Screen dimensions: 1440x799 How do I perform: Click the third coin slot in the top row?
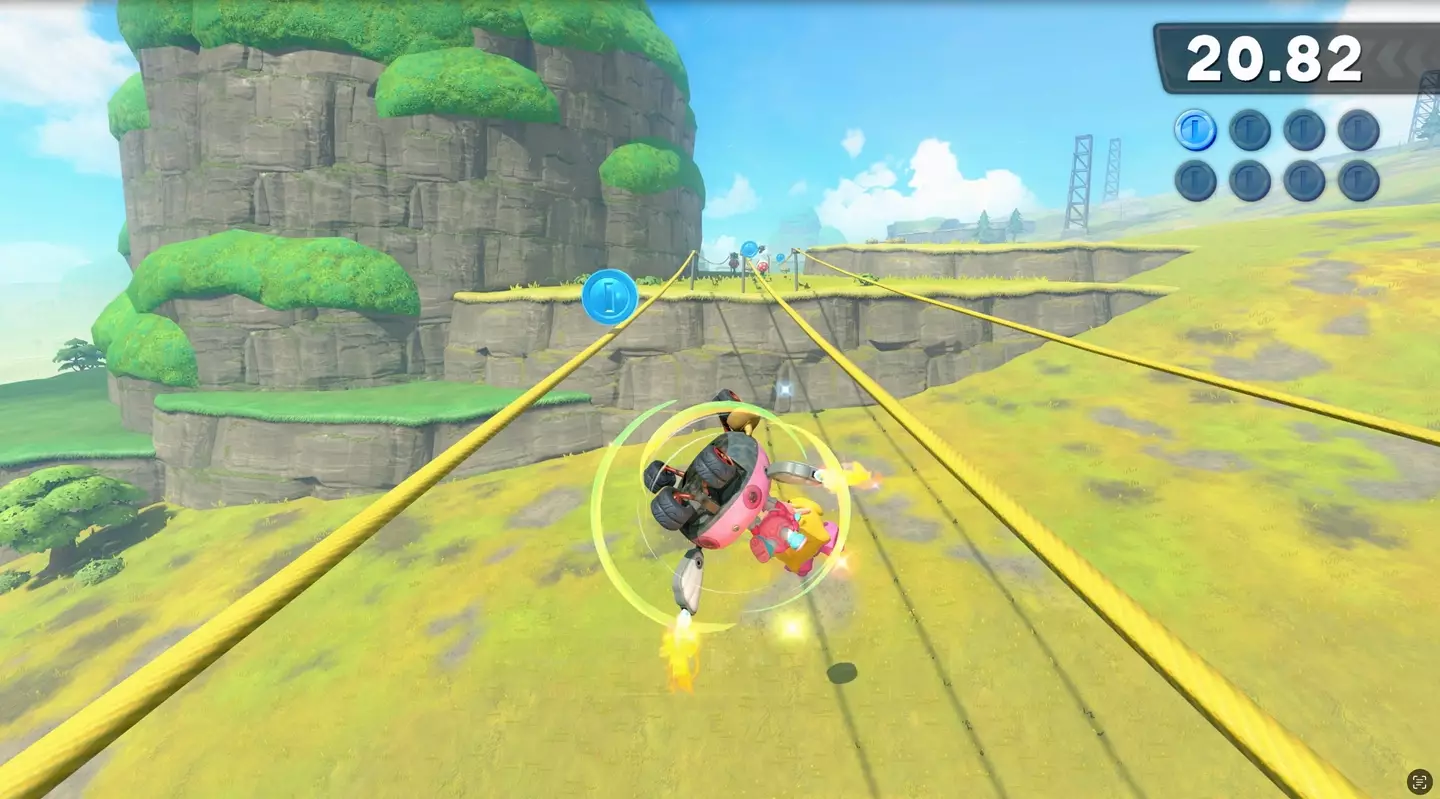click(x=1302, y=130)
